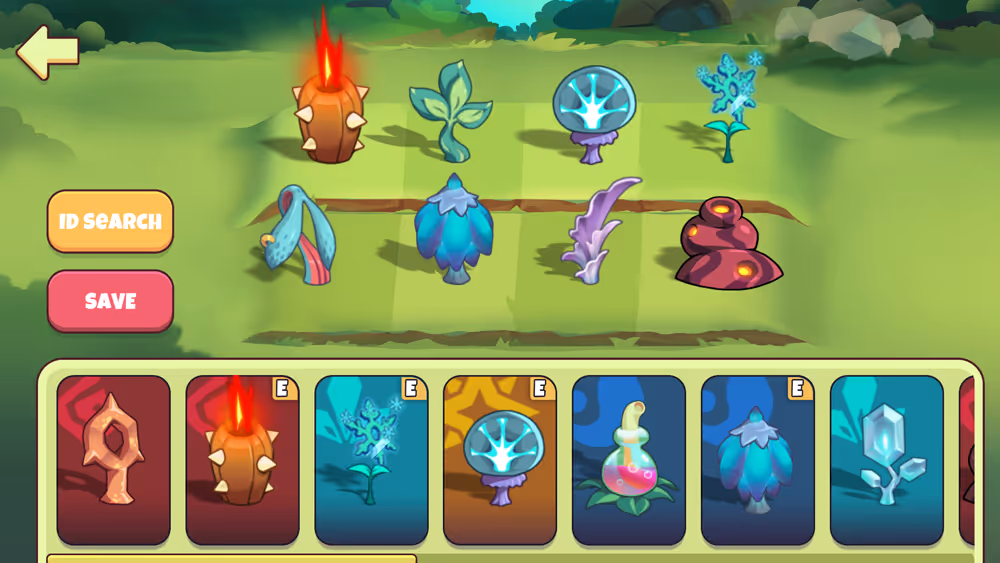Go back using the arrow button
Image resolution: width=1000 pixels, height=563 pixels.
click(48, 52)
